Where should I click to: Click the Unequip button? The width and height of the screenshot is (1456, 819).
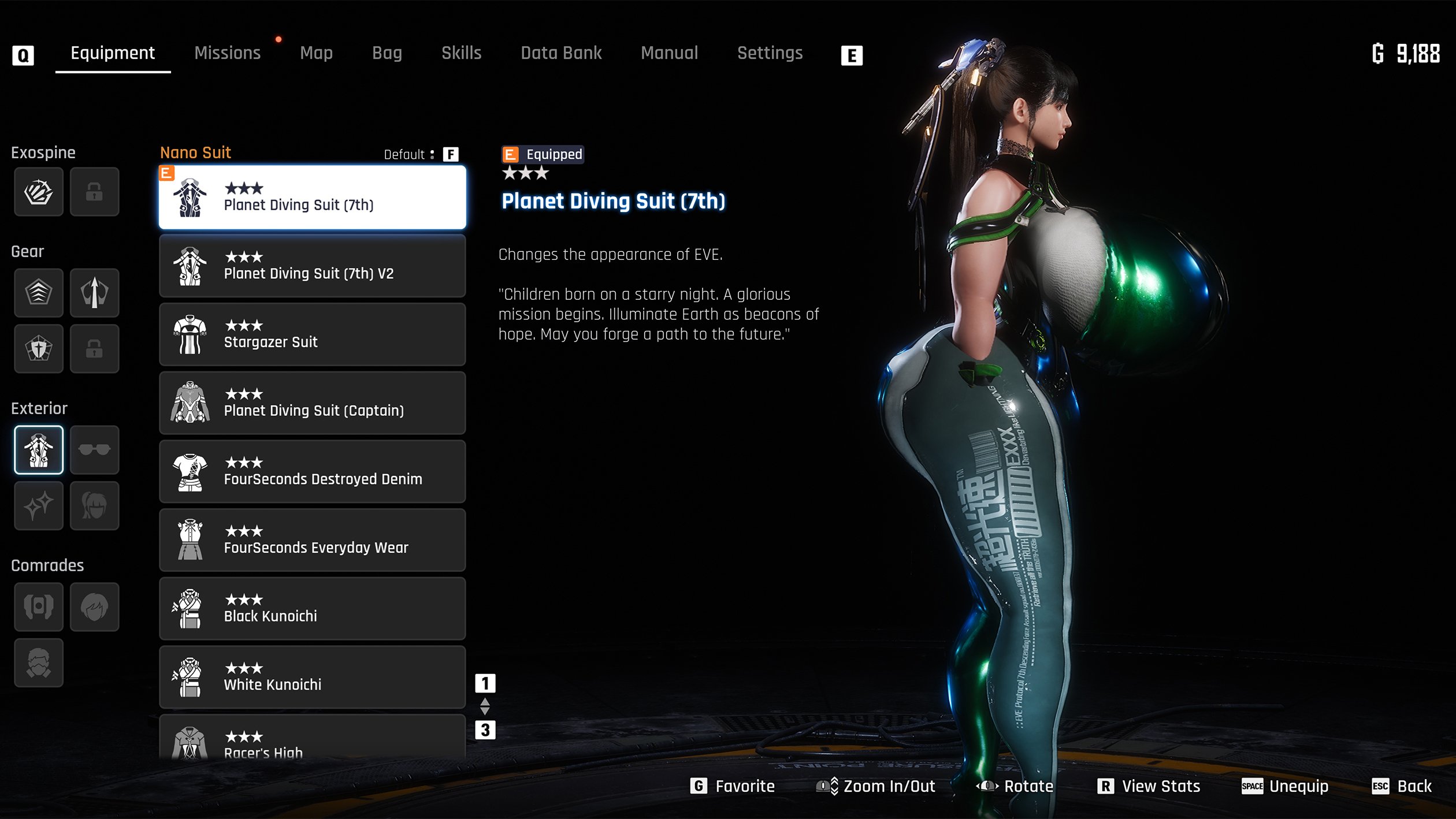coord(1285,786)
